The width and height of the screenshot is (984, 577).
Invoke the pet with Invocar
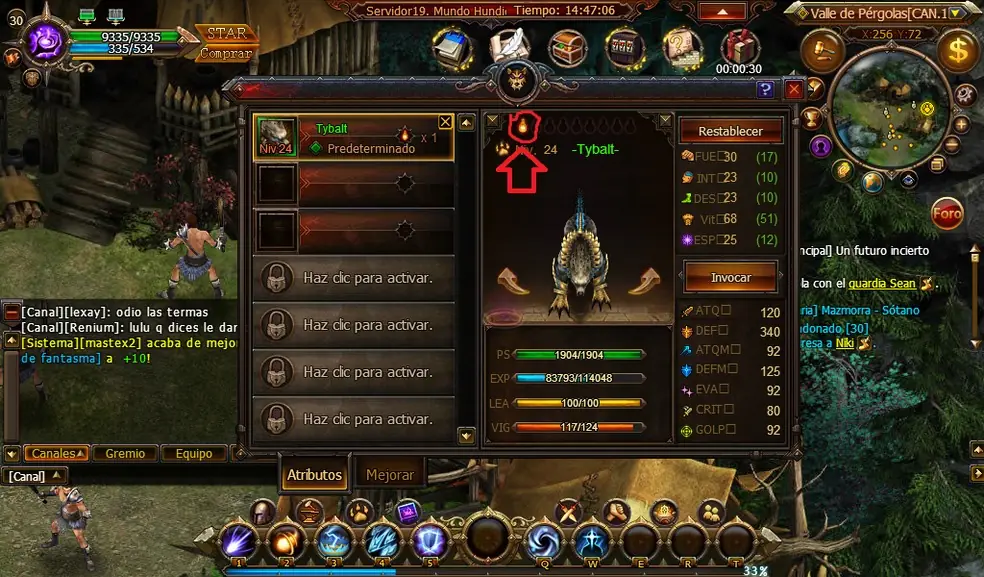click(x=730, y=277)
